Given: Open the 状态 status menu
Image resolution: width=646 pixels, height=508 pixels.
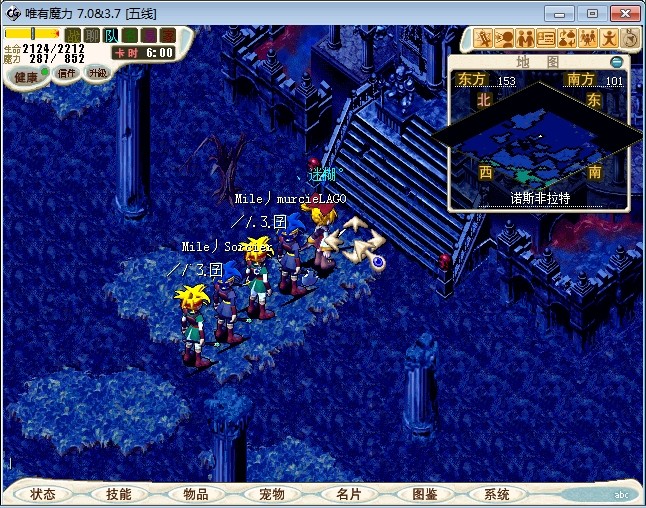Looking at the screenshot, I should click(x=43, y=494).
